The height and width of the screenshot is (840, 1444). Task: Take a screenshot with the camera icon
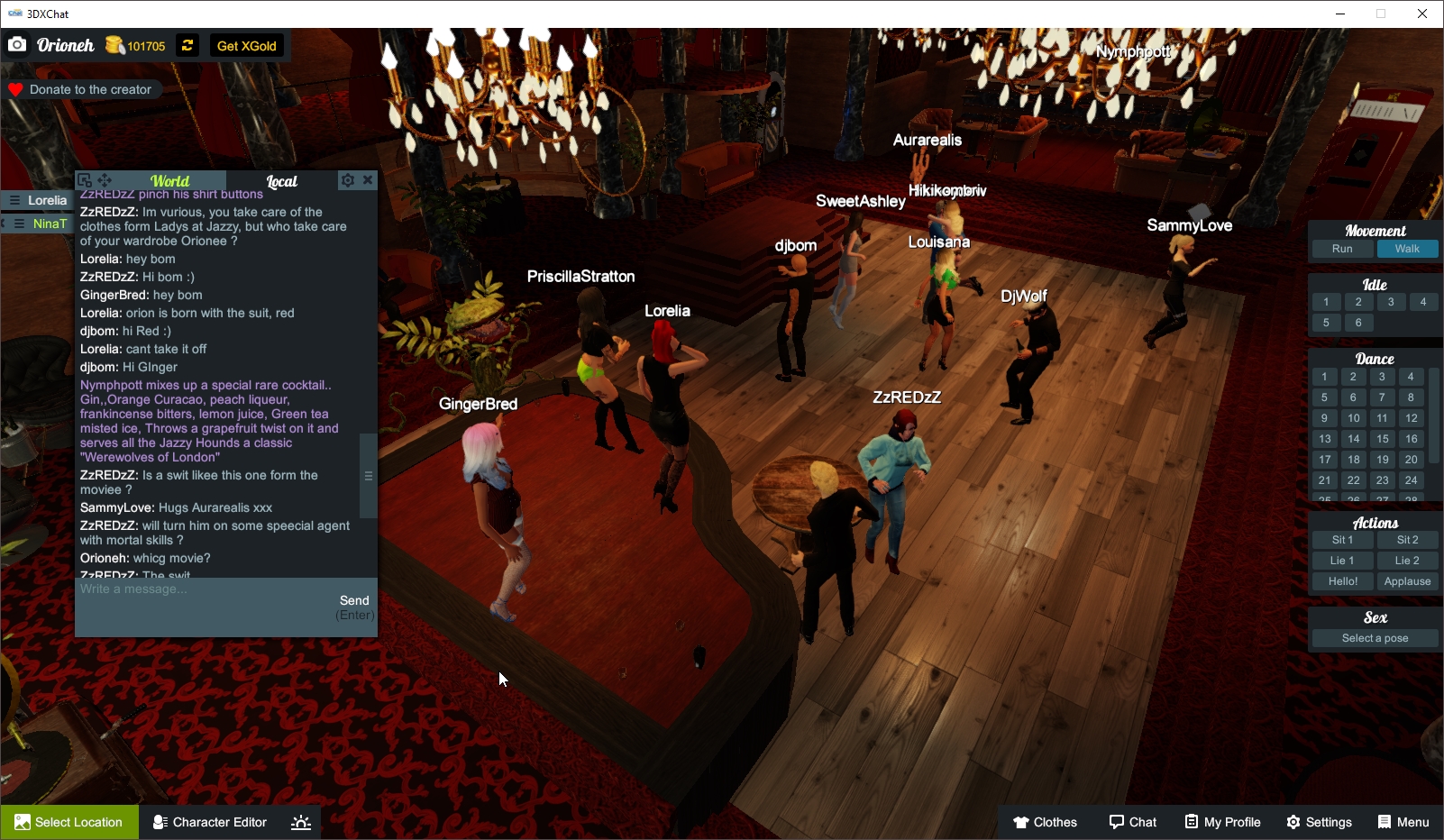tap(16, 44)
